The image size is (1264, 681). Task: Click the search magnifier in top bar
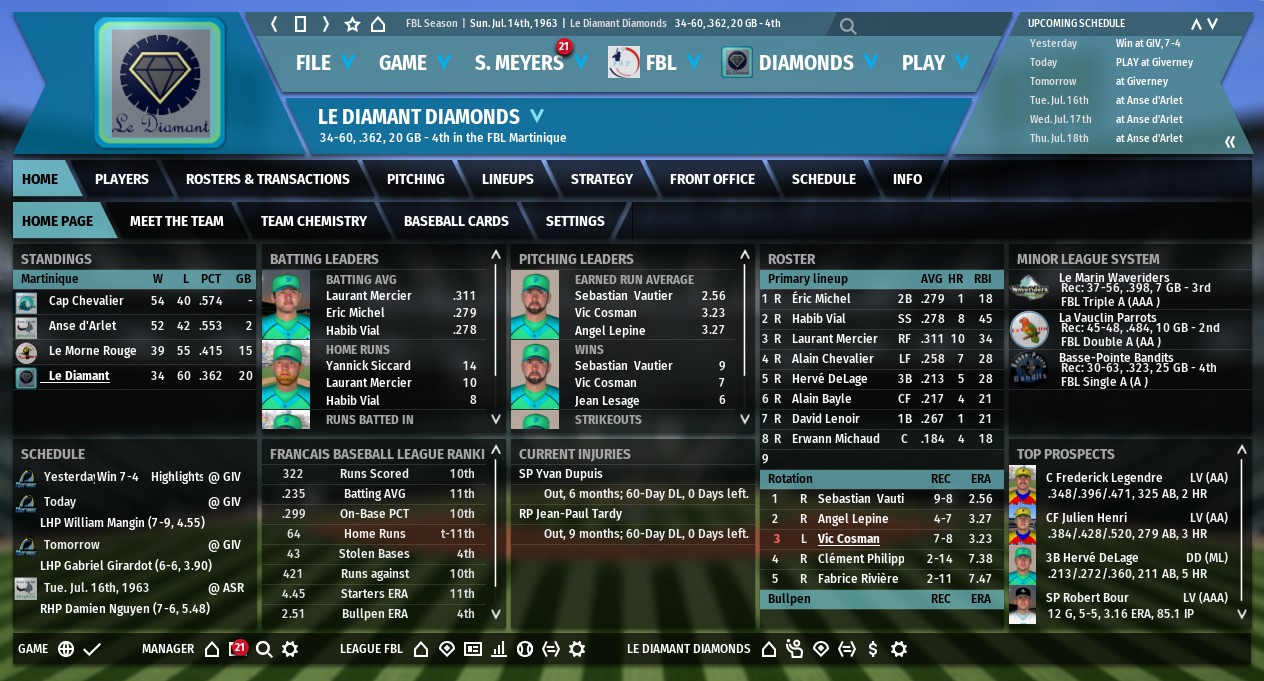[x=848, y=26]
